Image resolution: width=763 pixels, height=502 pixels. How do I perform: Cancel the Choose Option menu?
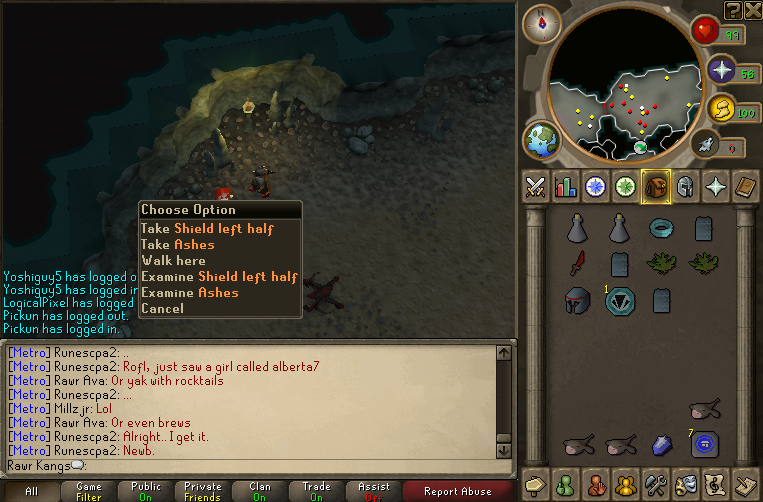click(162, 309)
